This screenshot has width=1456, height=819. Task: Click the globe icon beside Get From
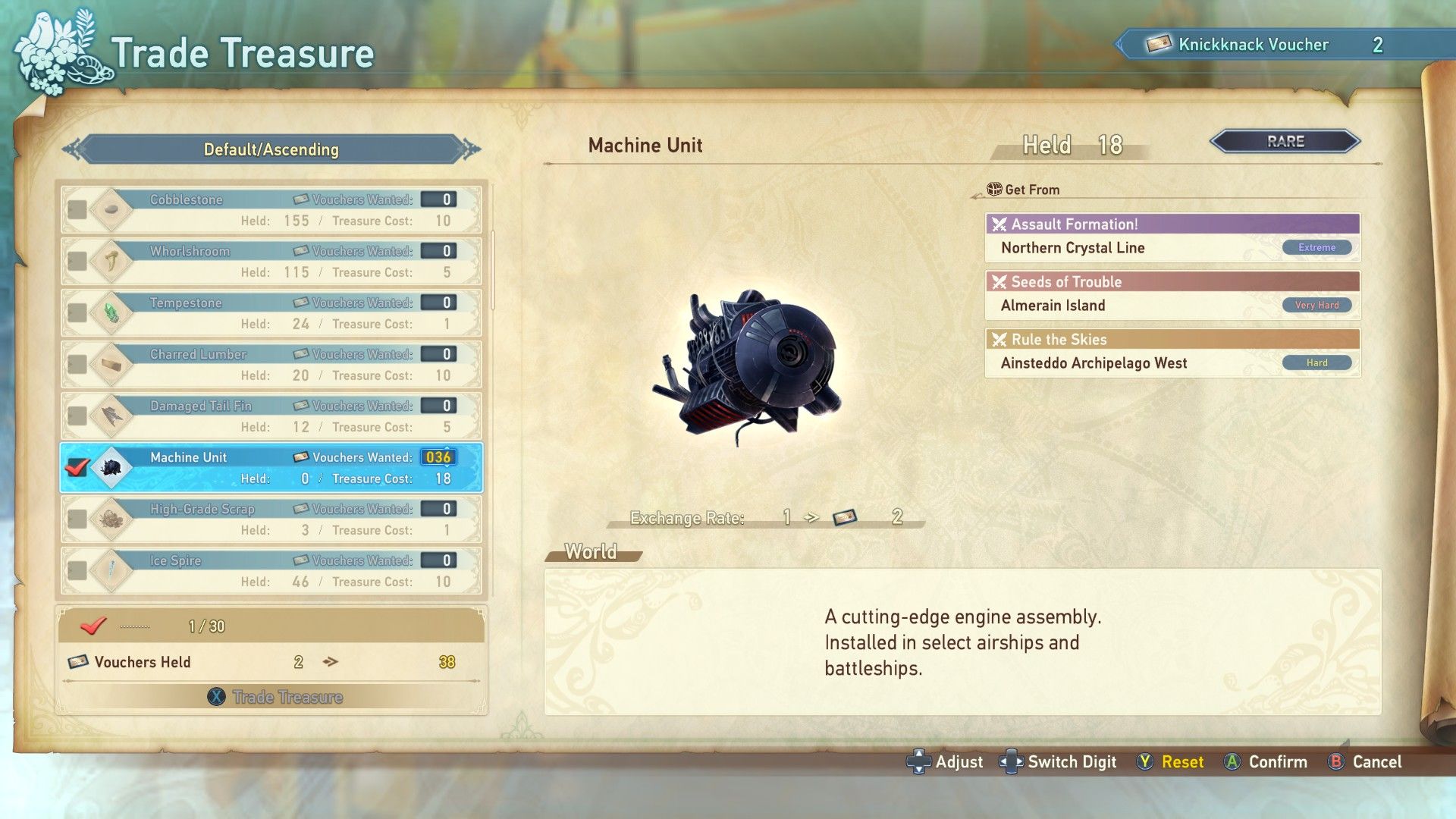coord(993,189)
